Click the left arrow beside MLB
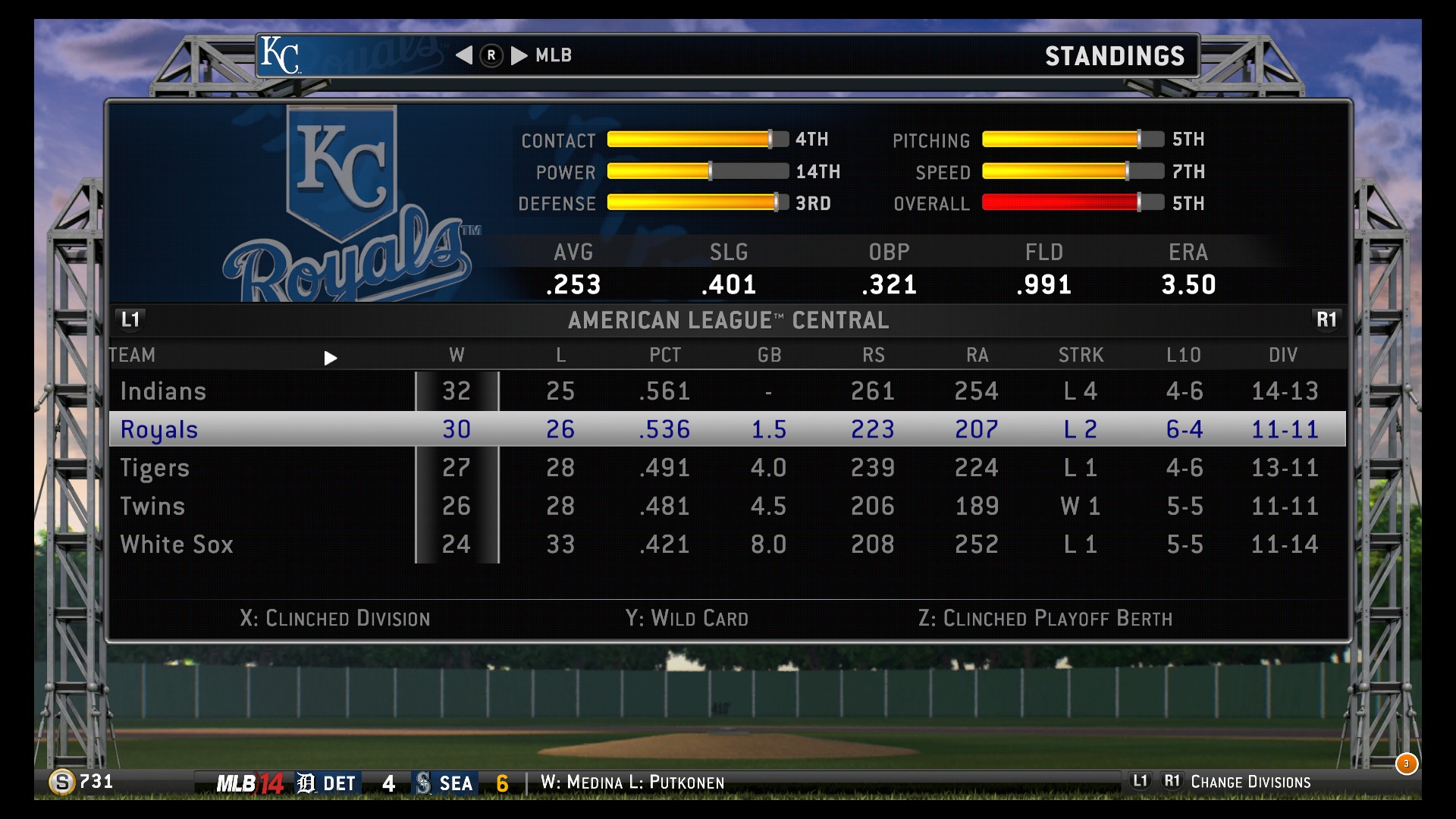 point(464,55)
